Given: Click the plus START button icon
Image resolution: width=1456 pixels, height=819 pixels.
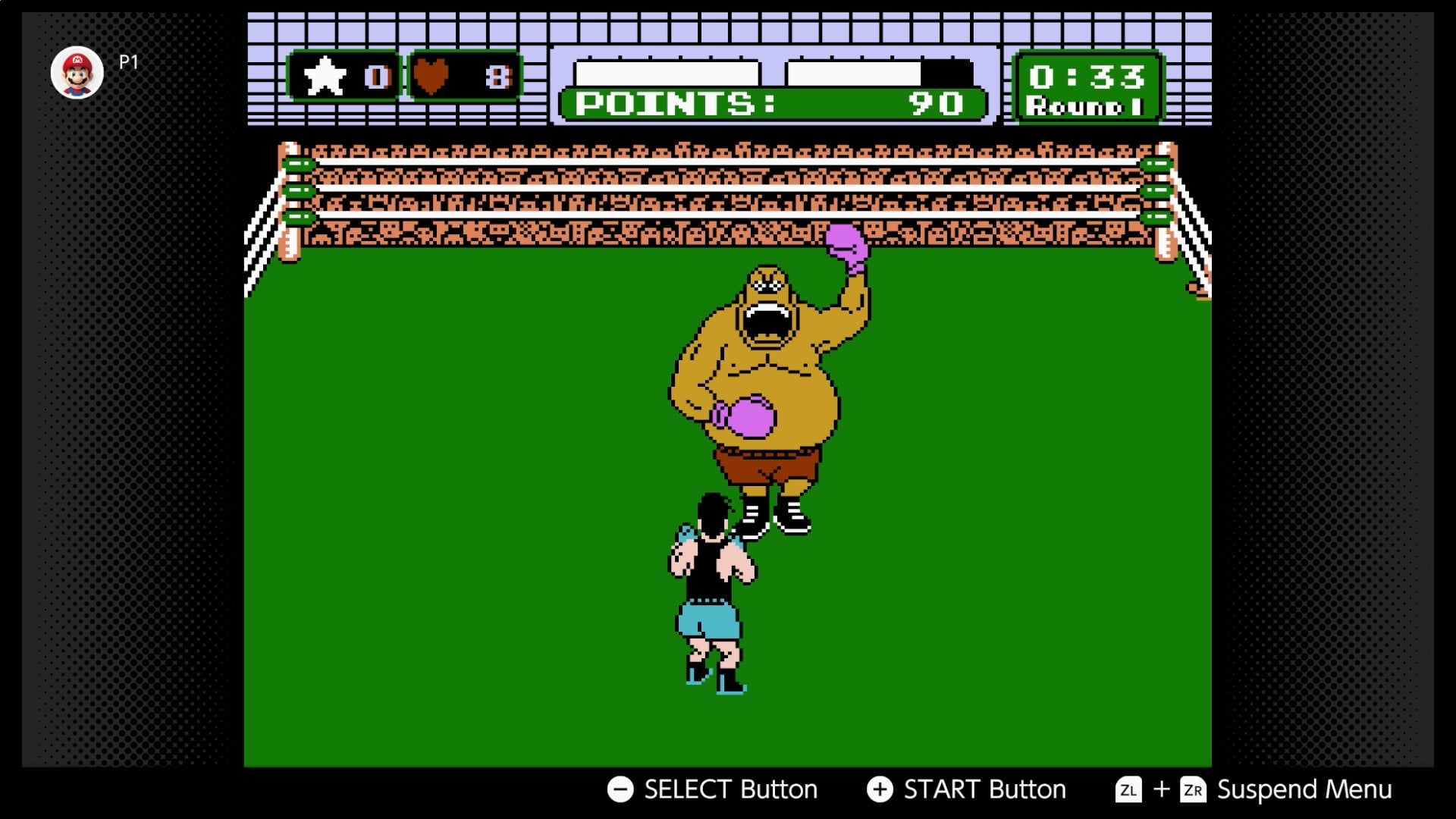Looking at the screenshot, I should point(881,789).
